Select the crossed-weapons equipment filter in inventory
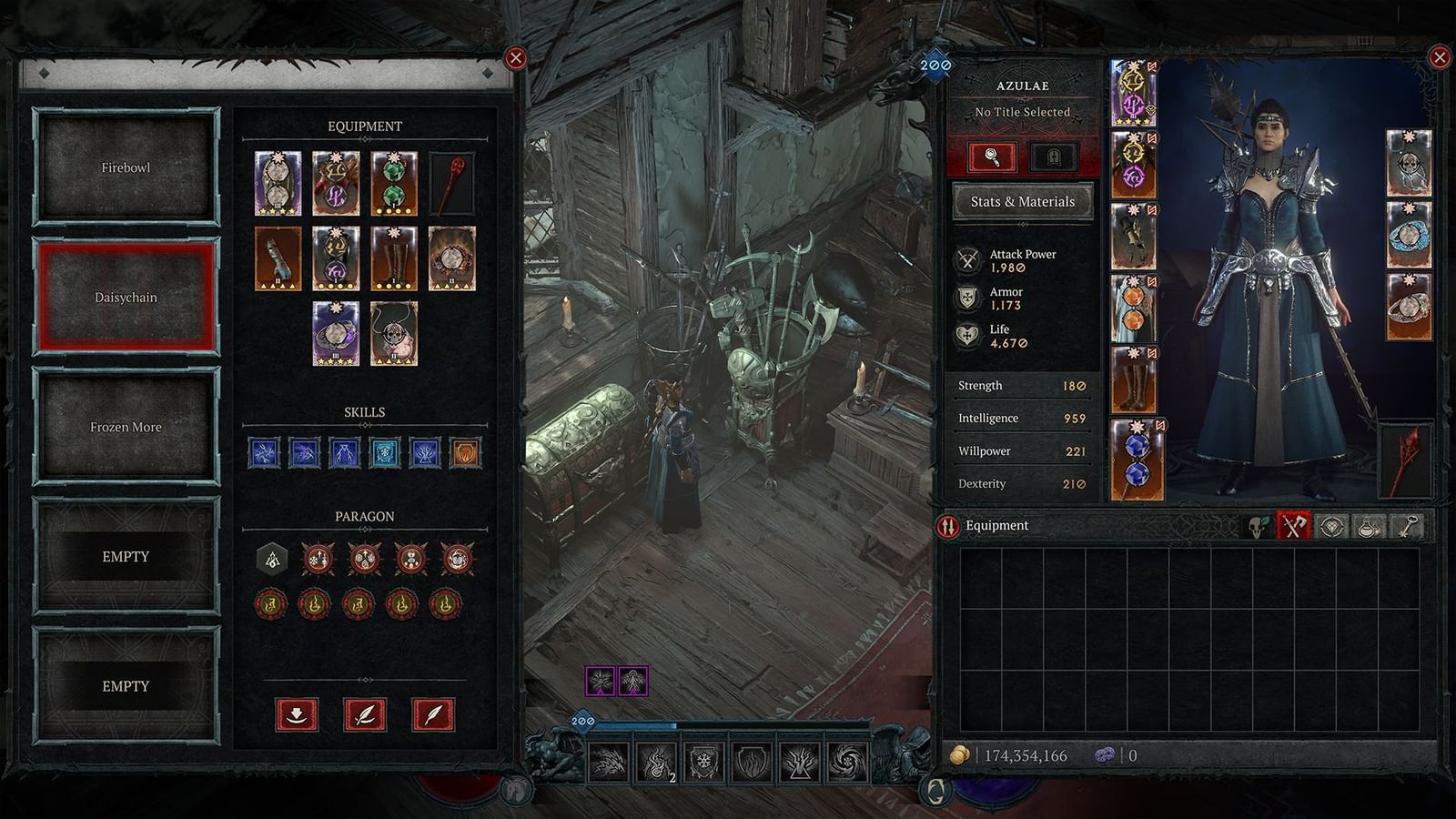 1295,526
